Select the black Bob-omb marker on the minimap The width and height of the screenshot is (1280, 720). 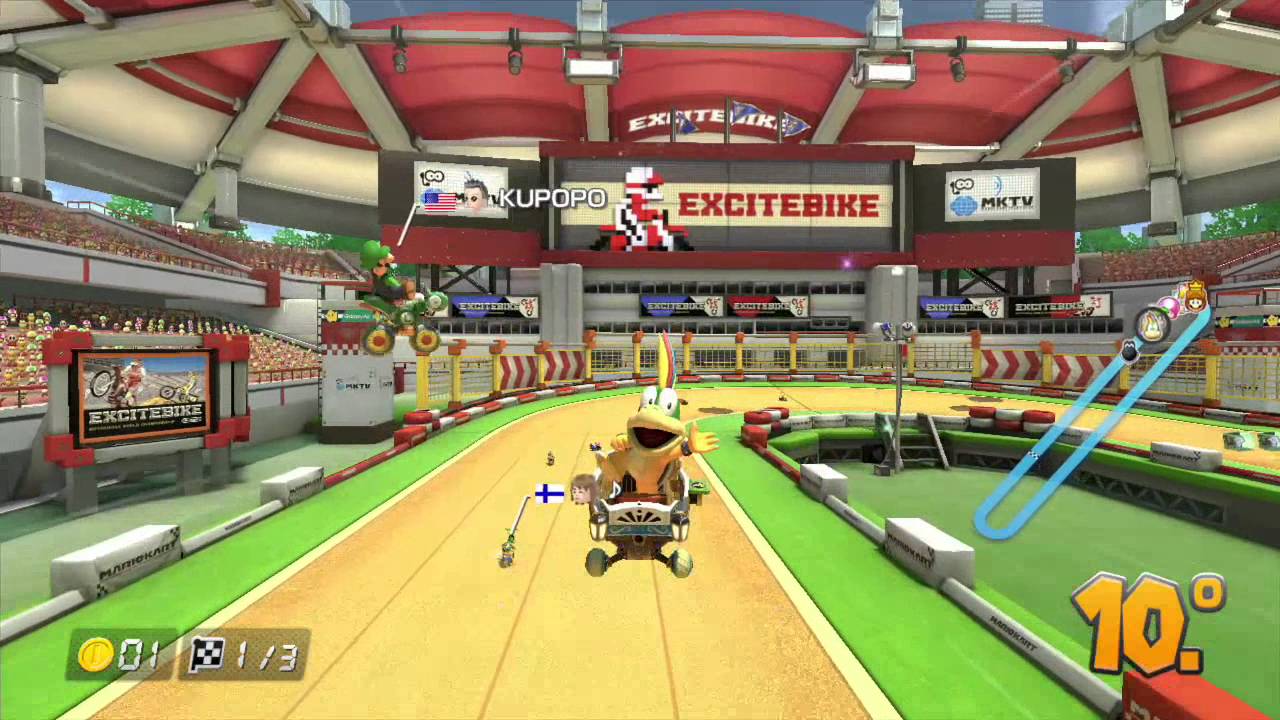[x=1129, y=351]
